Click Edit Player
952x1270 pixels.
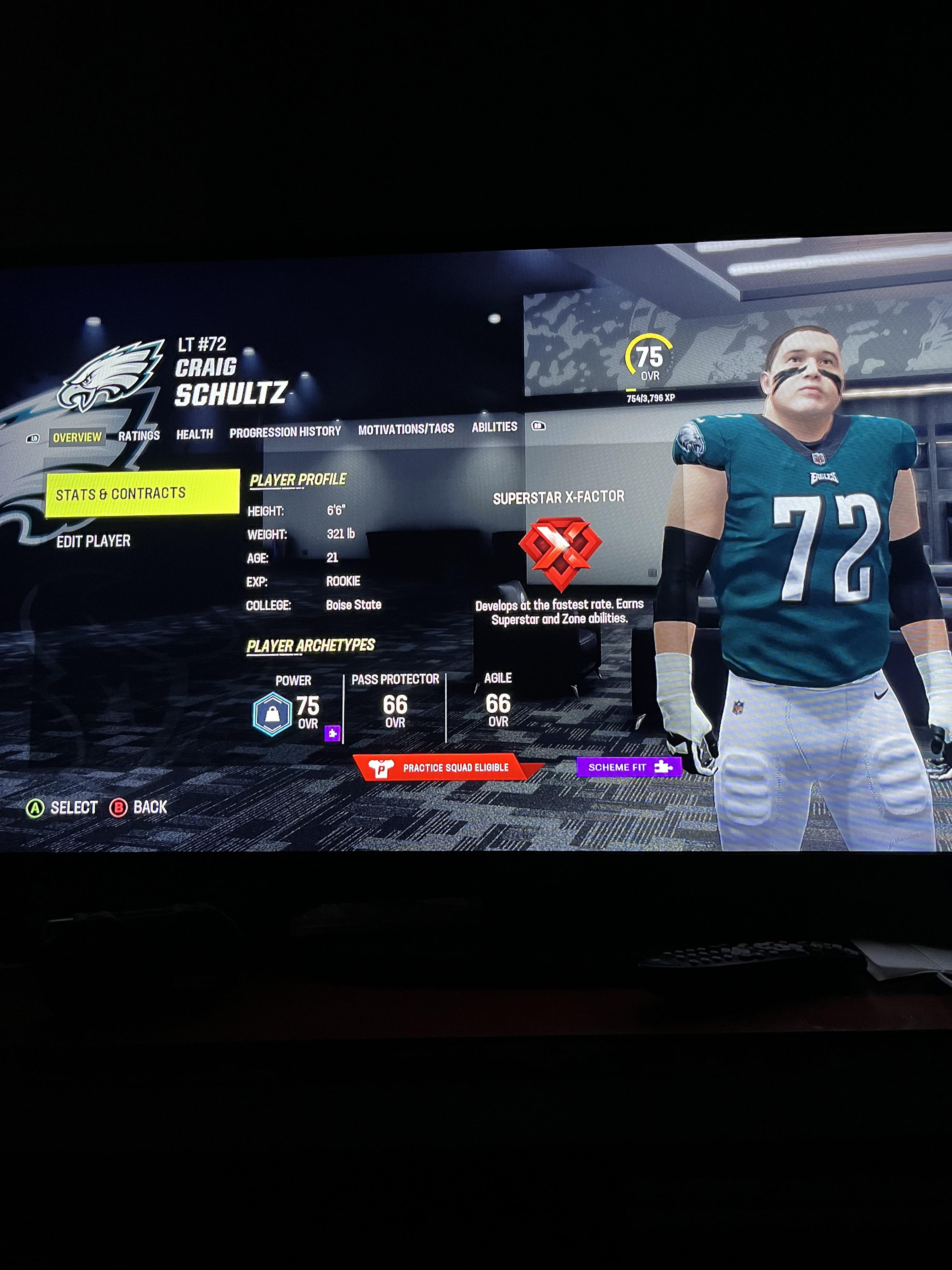[x=93, y=540]
